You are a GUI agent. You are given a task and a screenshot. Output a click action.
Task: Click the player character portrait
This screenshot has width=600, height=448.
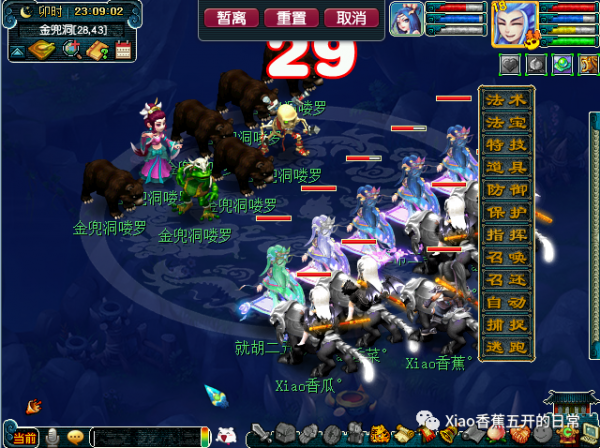[515, 22]
